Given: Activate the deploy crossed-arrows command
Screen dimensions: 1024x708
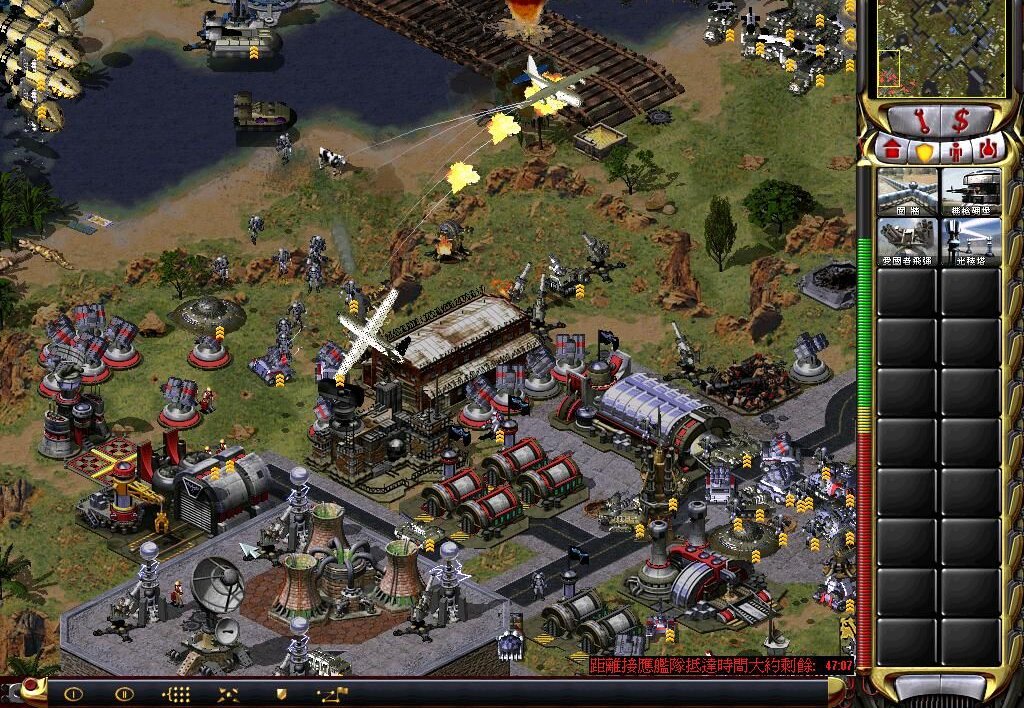Looking at the screenshot, I should 228,693.
